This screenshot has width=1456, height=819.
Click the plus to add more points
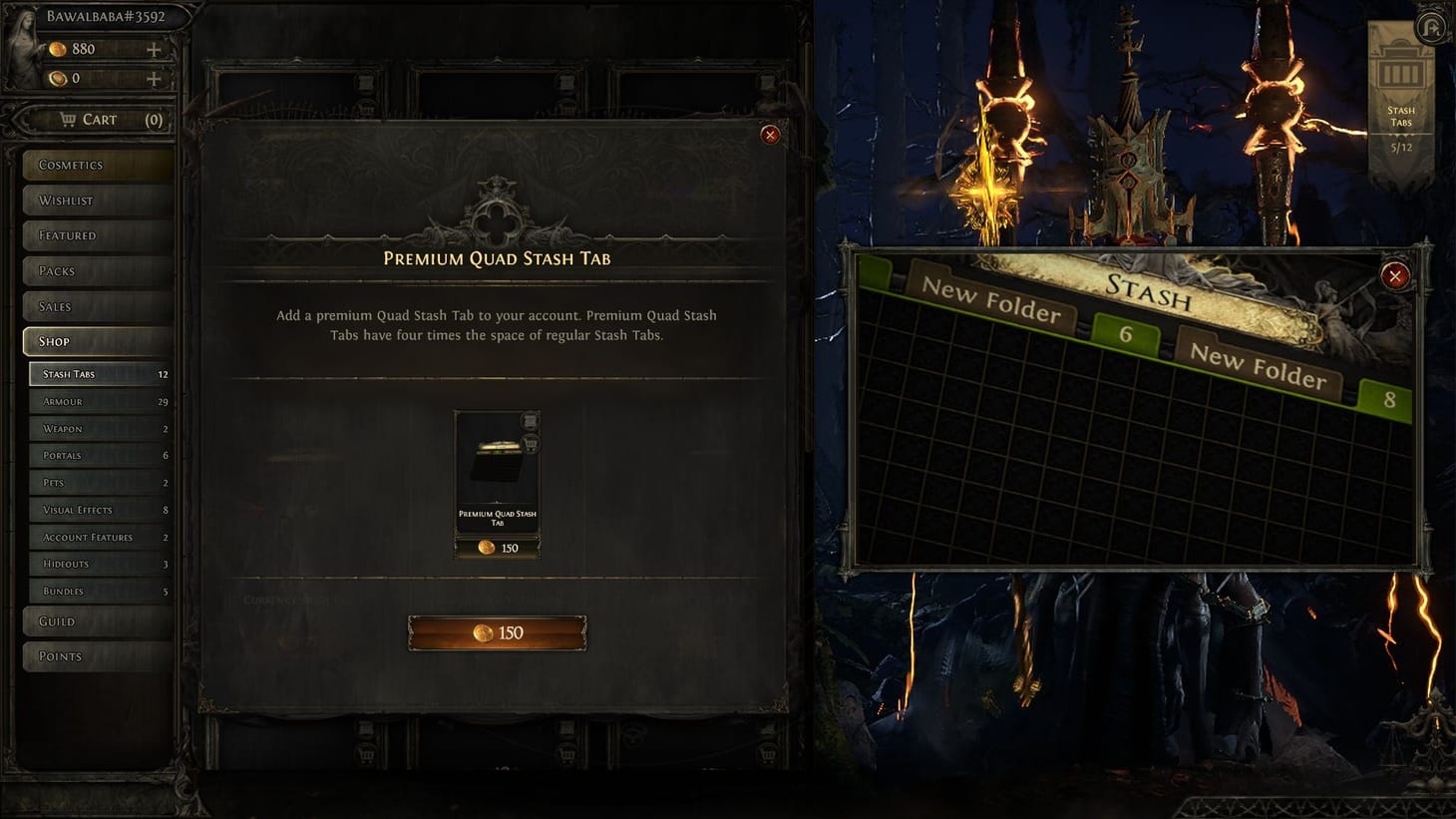pos(153,49)
